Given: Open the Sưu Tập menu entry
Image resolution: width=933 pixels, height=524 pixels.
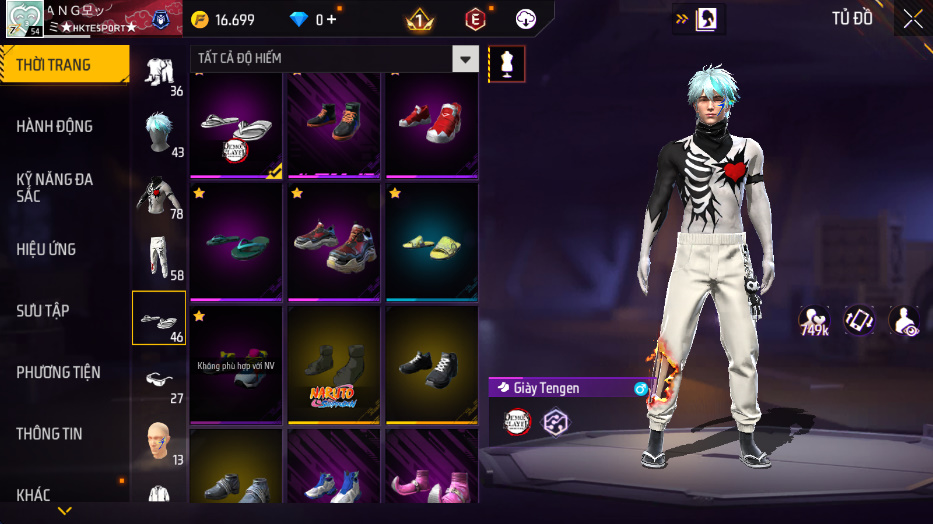Looking at the screenshot, I should [x=43, y=311].
